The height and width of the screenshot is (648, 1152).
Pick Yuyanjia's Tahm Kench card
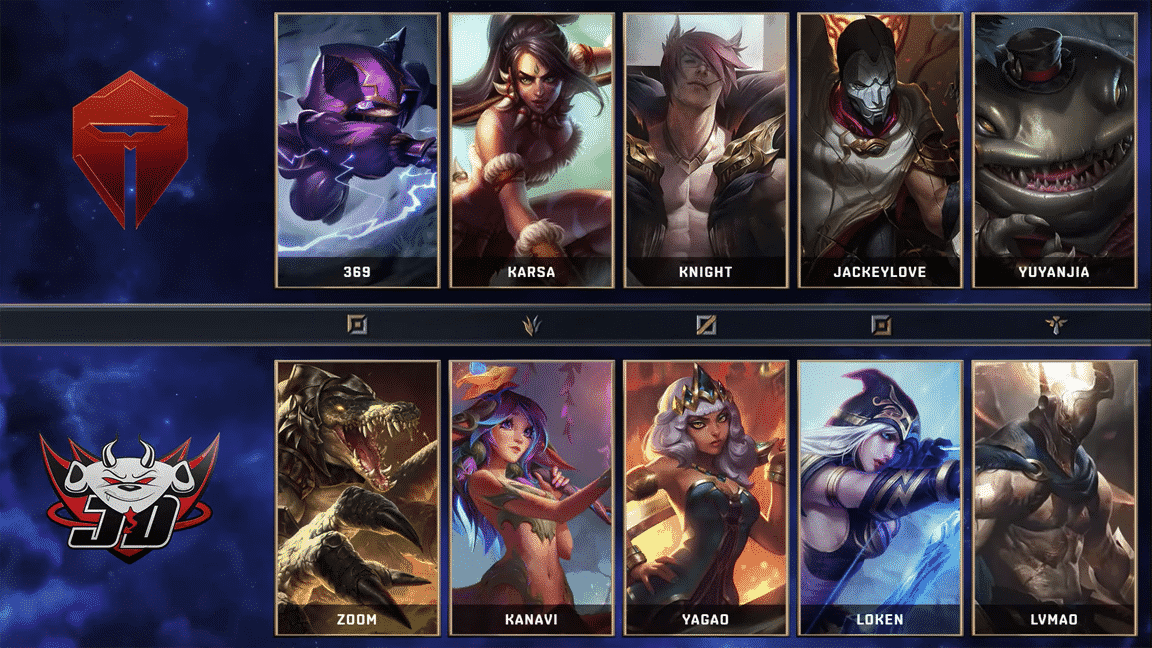pyautogui.click(x=1054, y=150)
